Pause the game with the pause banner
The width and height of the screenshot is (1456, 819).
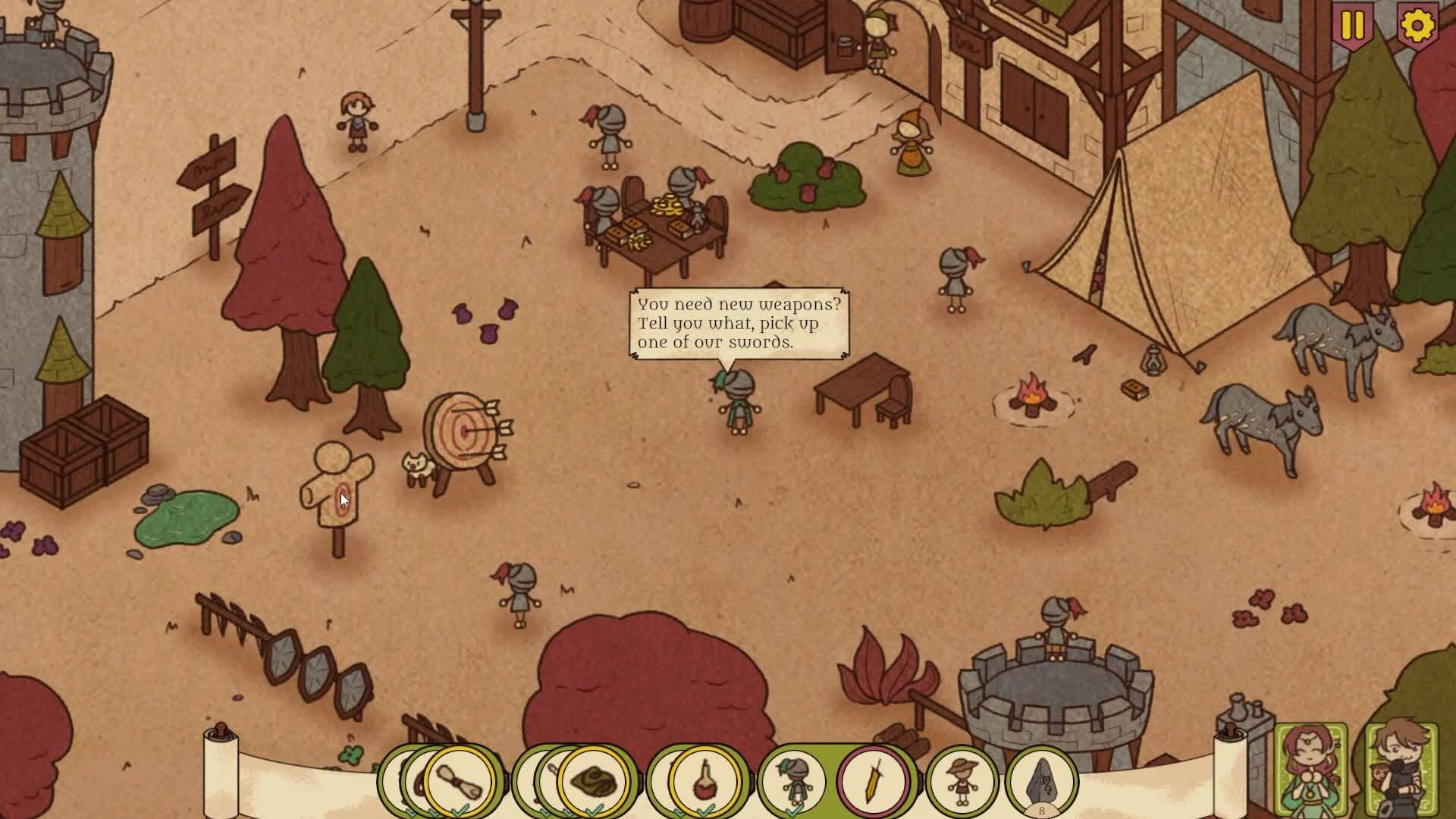pyautogui.click(x=1352, y=27)
